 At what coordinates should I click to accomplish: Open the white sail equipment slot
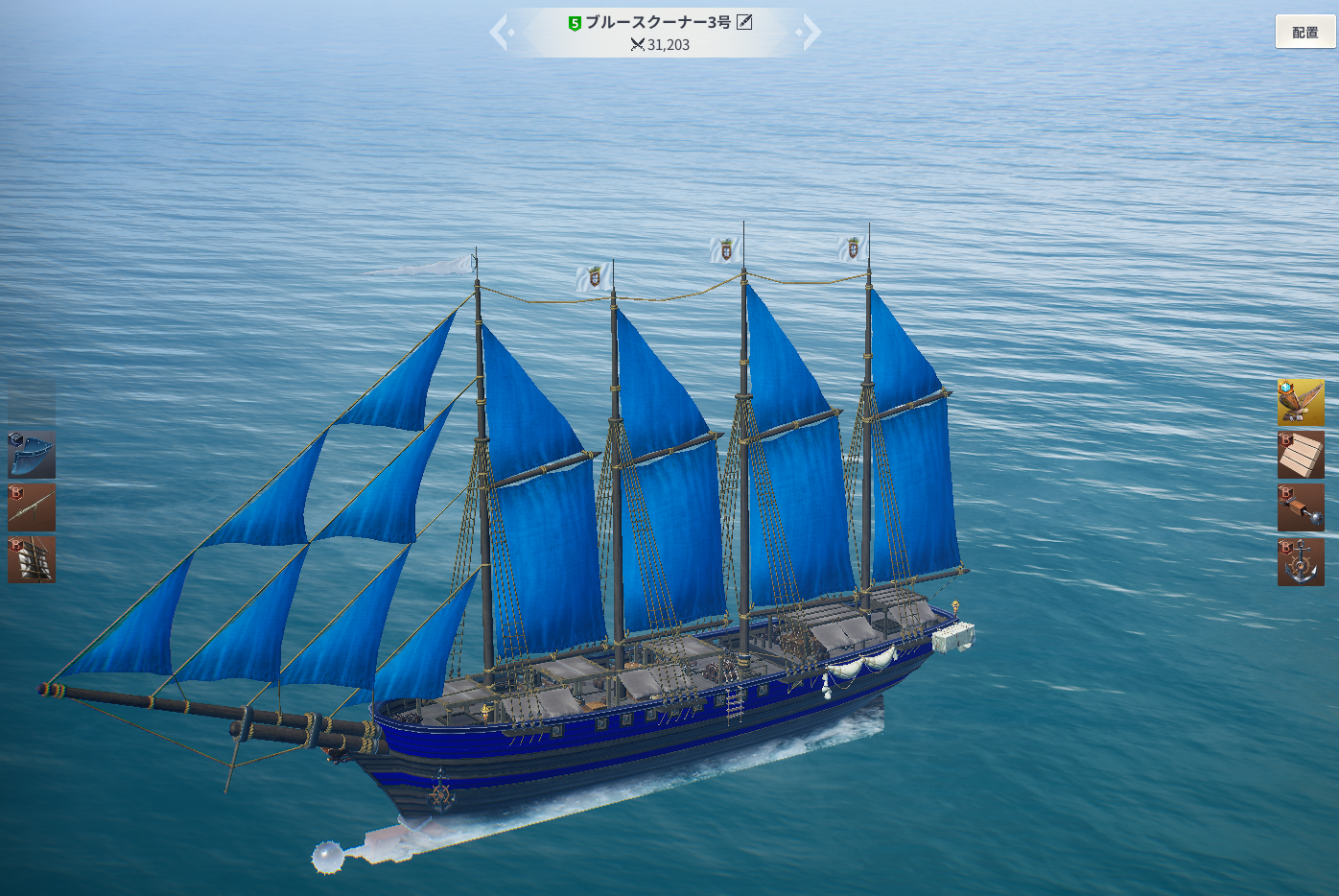point(32,560)
